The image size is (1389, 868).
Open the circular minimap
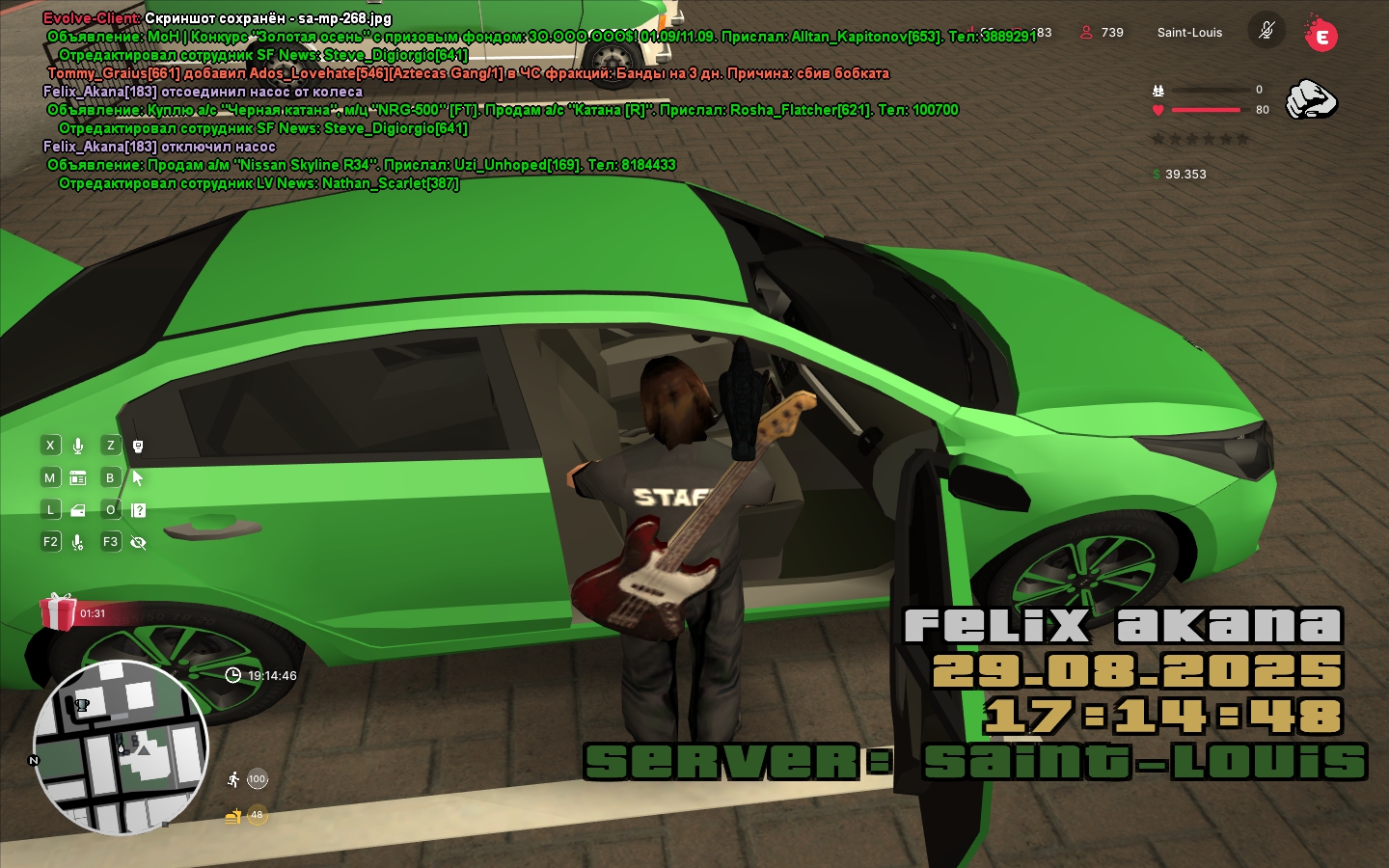[121, 747]
